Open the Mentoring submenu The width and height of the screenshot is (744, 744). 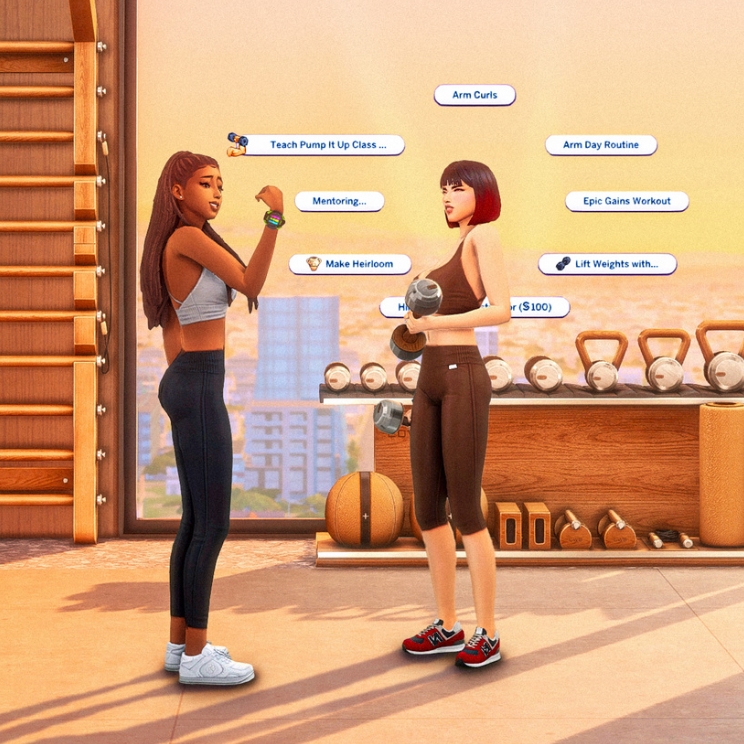click(339, 201)
